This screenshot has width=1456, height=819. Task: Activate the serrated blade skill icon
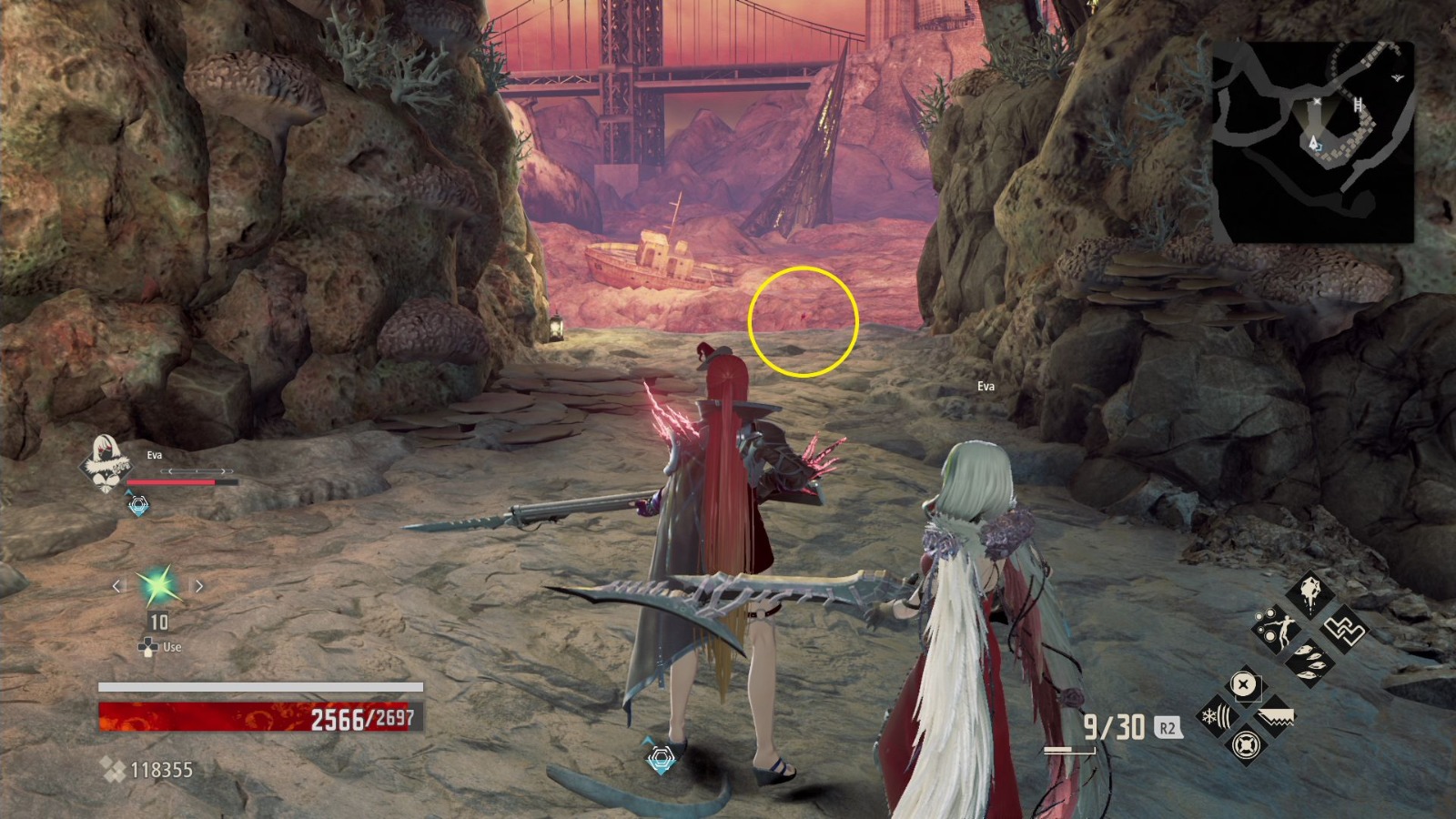coord(1277,716)
